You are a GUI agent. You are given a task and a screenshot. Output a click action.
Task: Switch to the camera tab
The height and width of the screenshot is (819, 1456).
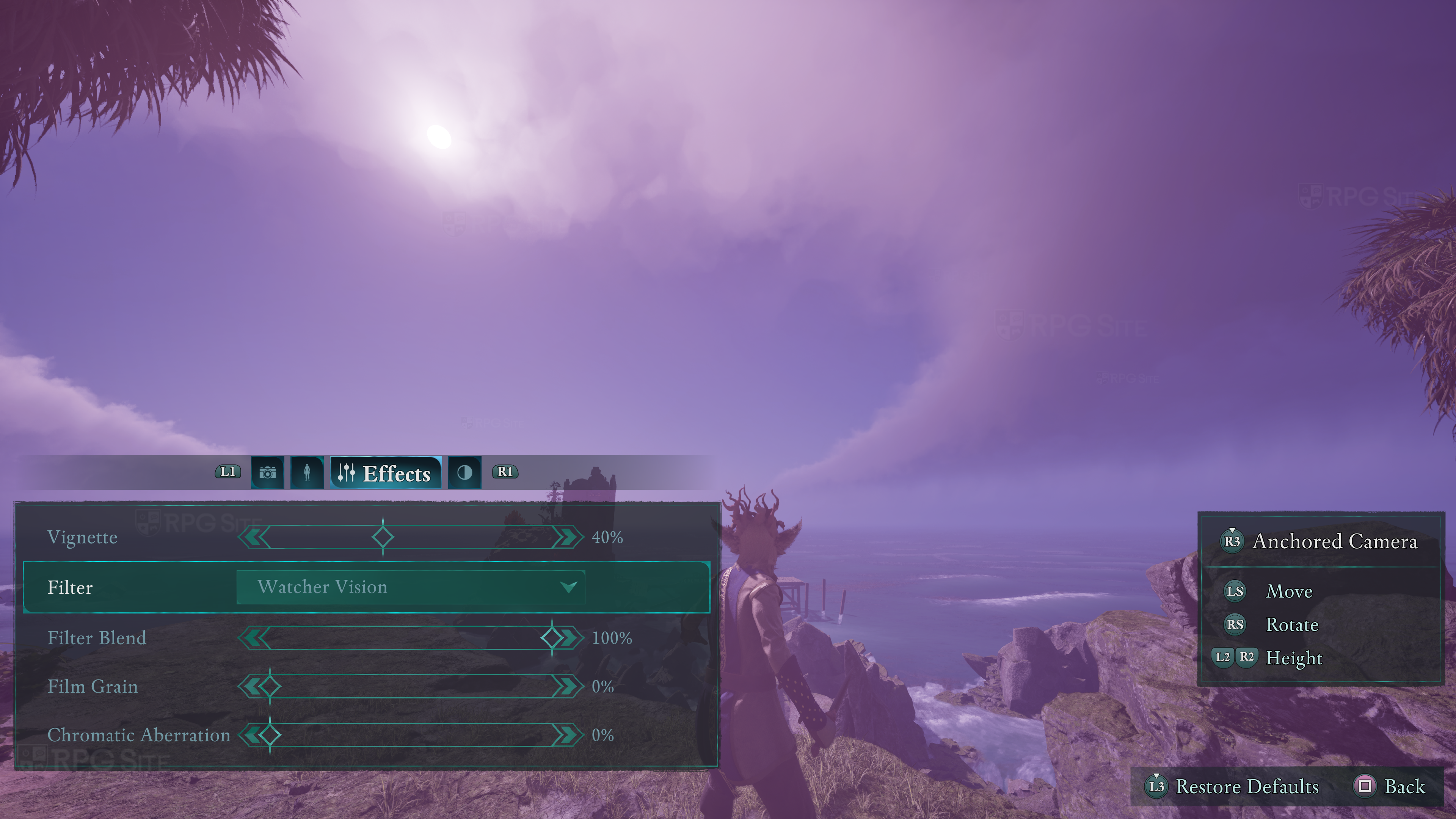[267, 472]
